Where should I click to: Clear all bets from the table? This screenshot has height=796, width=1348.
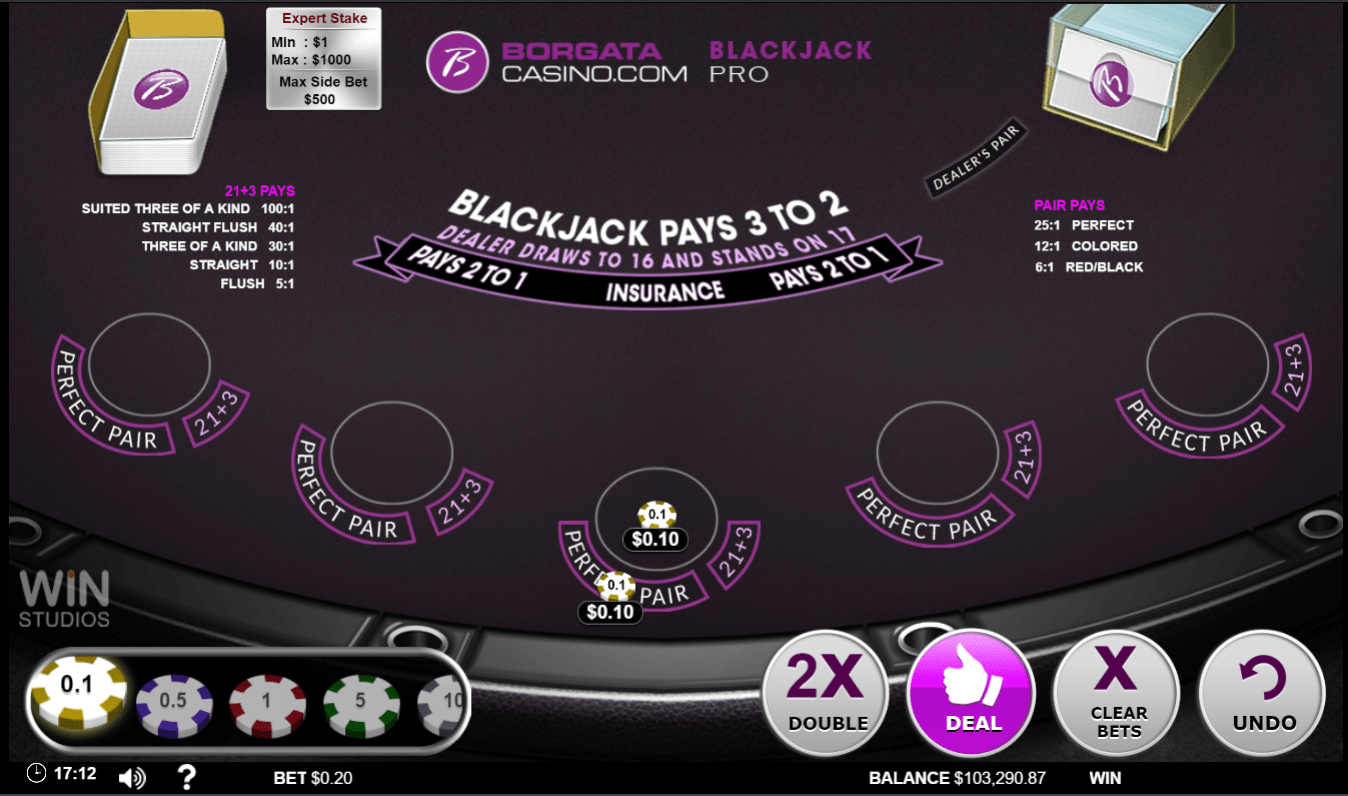[x=1117, y=693]
